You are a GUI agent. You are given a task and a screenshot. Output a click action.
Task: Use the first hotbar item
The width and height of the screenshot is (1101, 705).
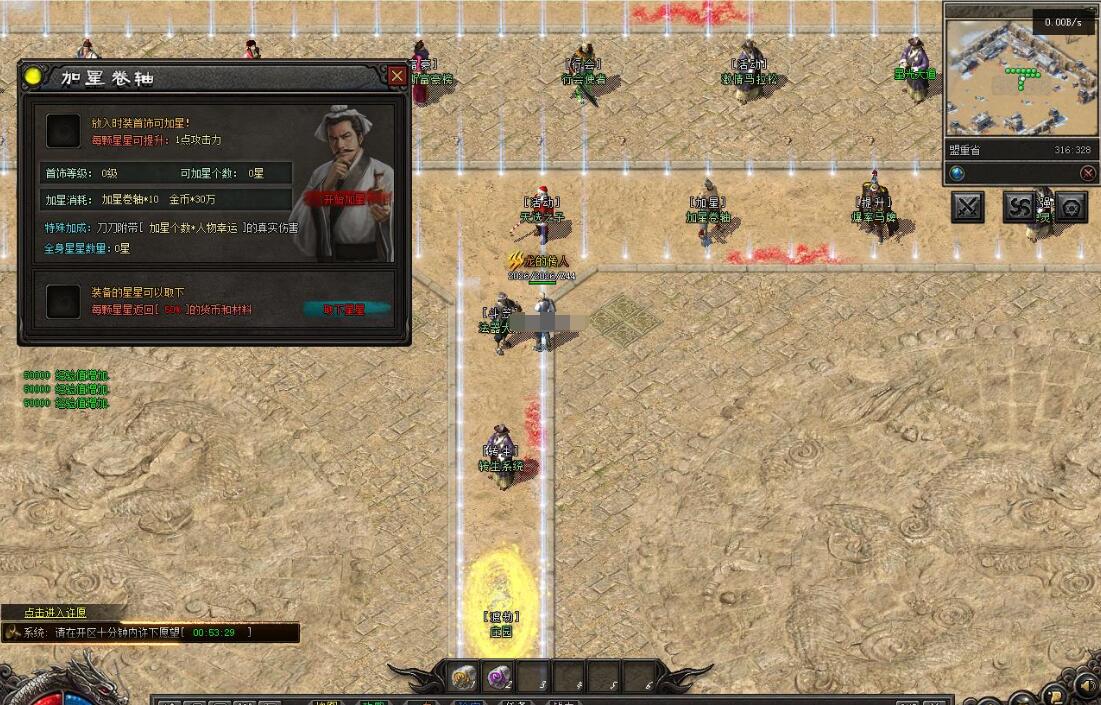click(x=463, y=677)
